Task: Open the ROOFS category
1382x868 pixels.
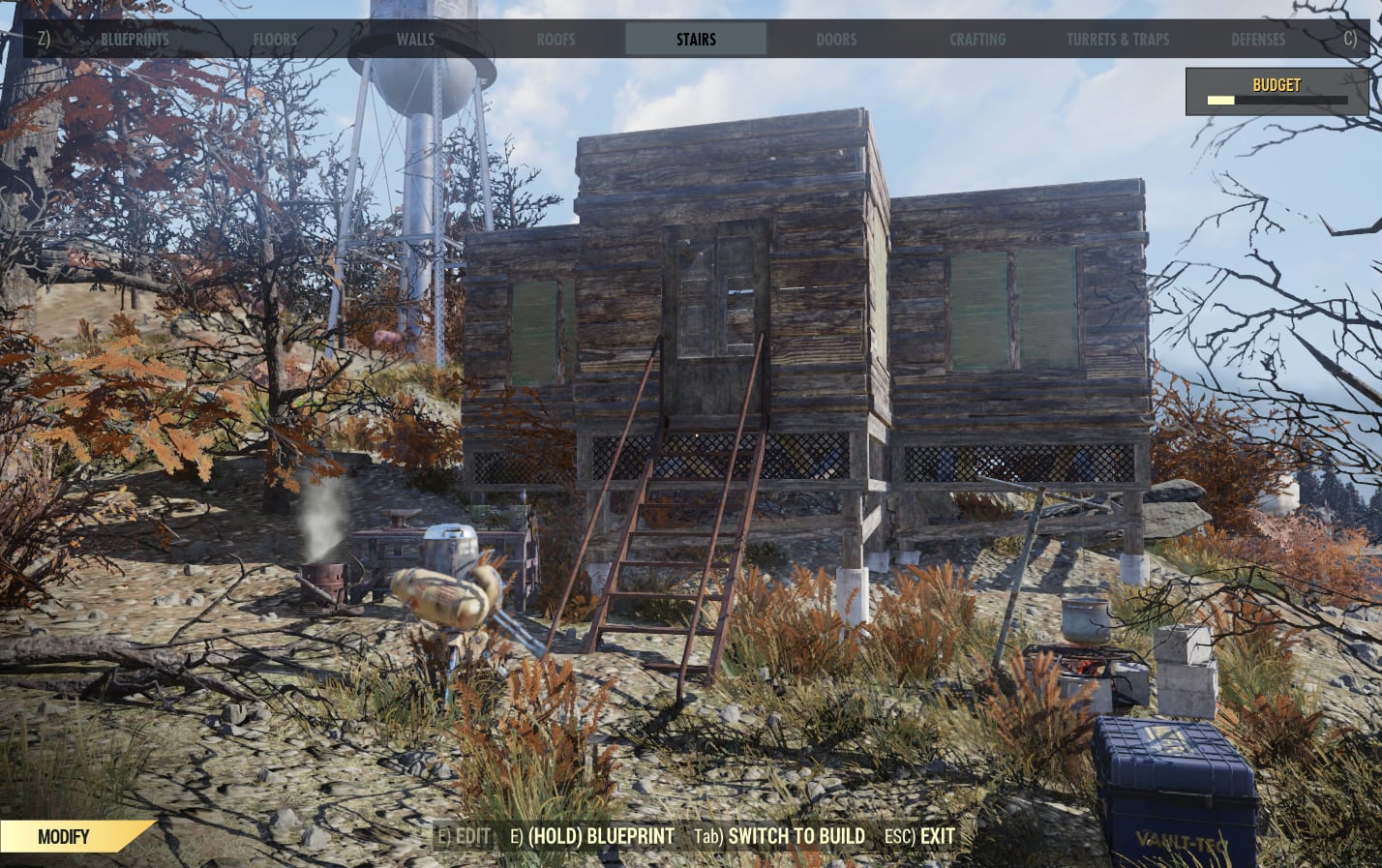Action: tap(556, 40)
